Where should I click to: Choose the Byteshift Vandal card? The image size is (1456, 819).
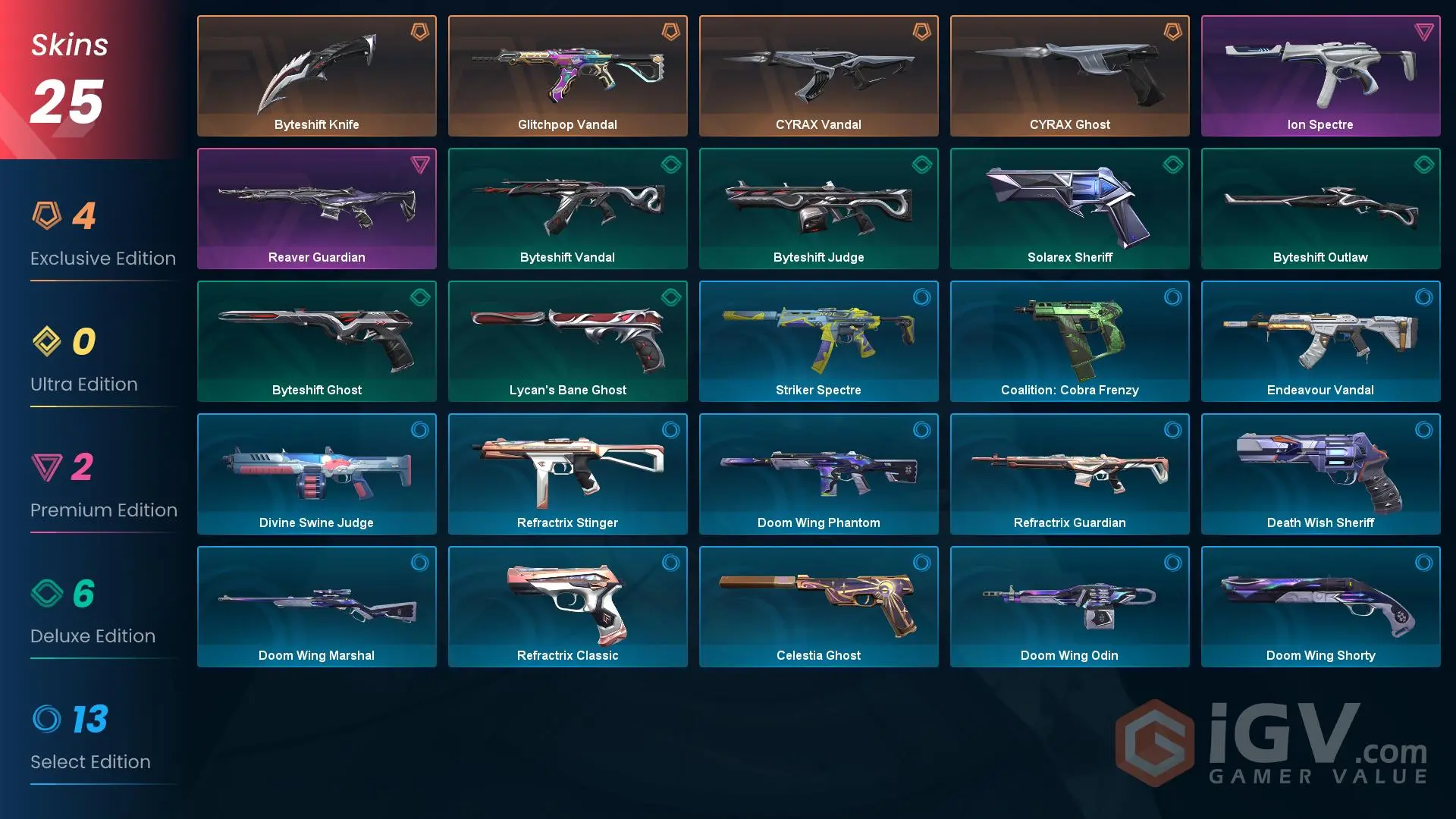coord(567,209)
